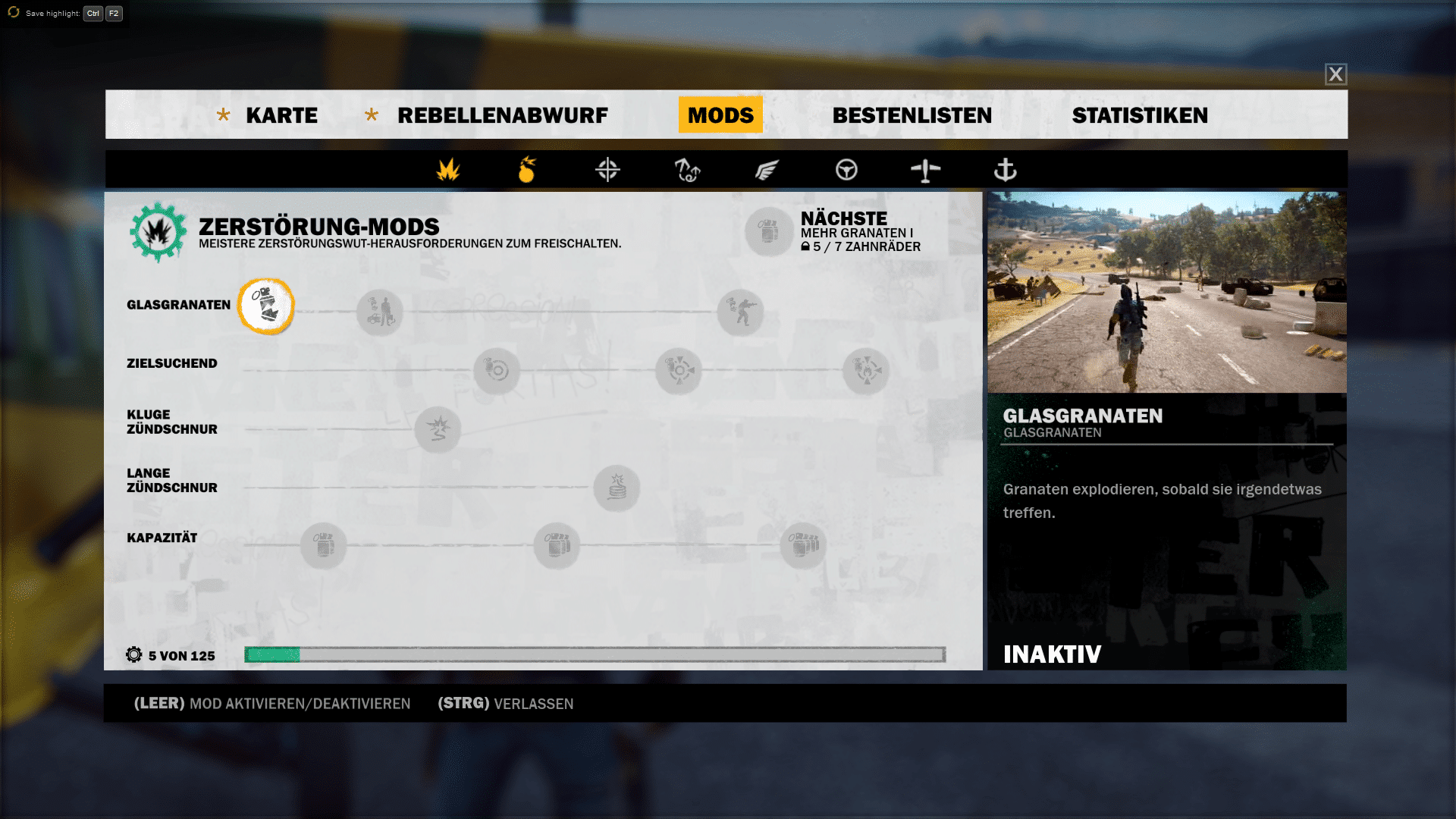Screen dimensions: 1456x819
Task: Close the menu with the X button
Action: (1335, 74)
